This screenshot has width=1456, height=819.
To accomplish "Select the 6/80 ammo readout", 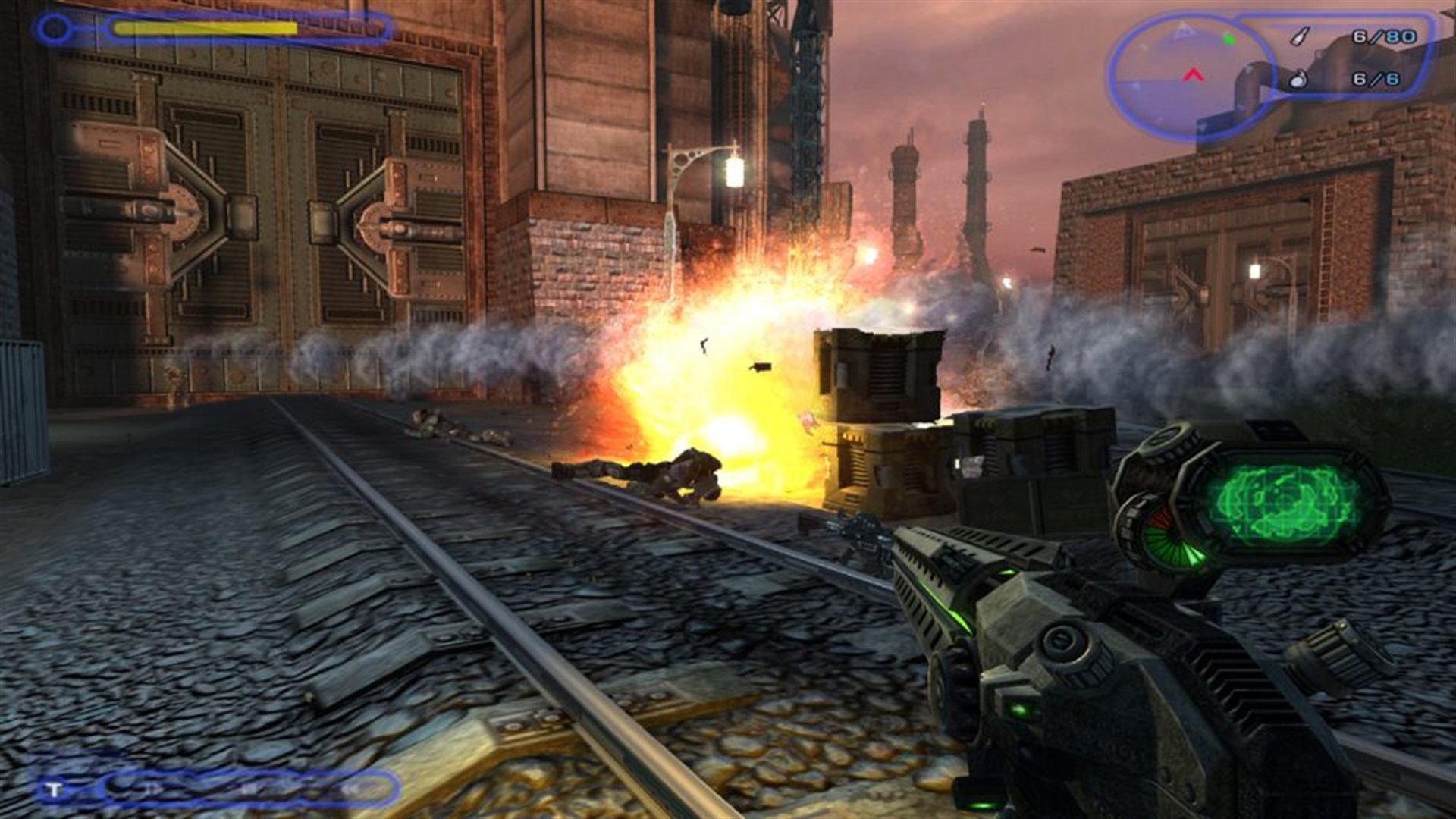I will click(x=1385, y=36).
